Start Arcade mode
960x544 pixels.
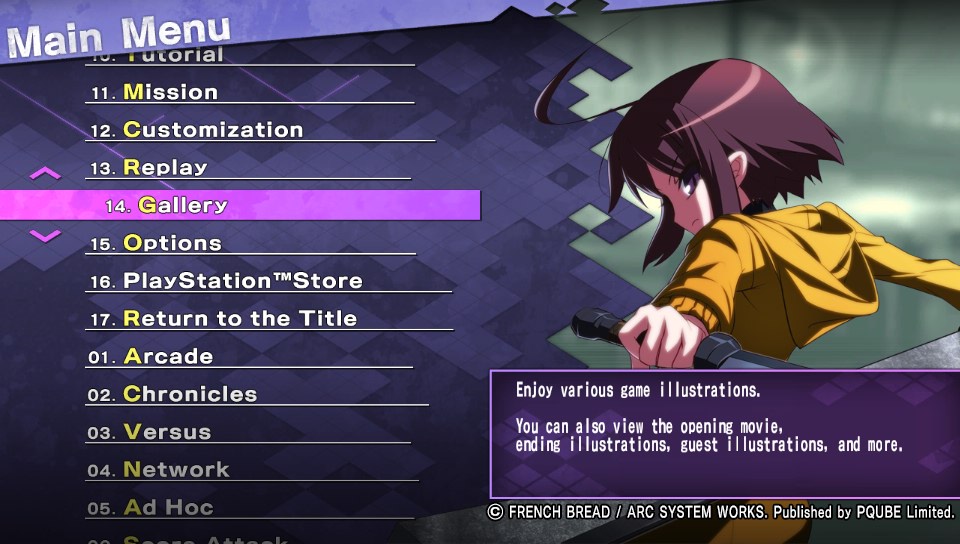point(168,357)
